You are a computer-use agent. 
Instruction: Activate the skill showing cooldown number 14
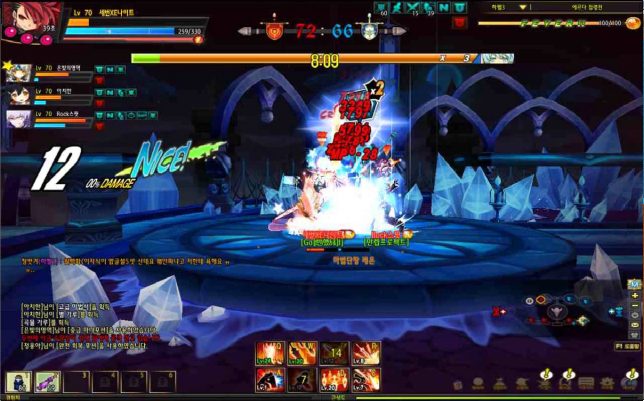coord(334,354)
